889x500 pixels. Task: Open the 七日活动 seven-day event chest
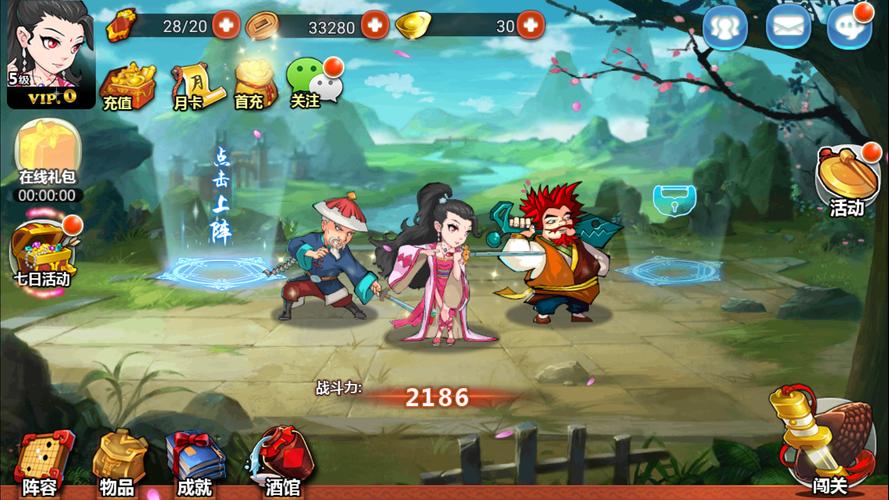pos(43,250)
